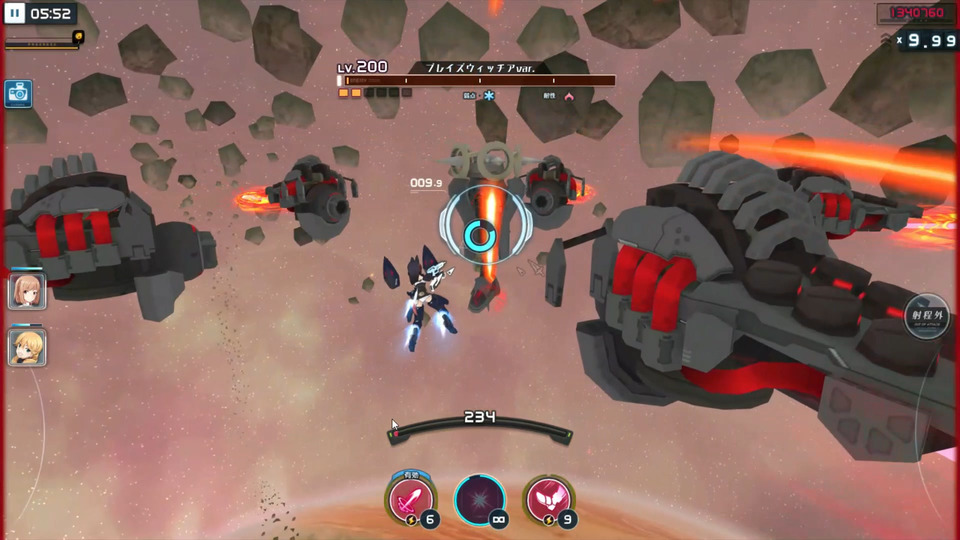This screenshot has height=540, width=960.
Task: Pause the battle with the pause button
Action: pyautogui.click(x=15, y=14)
